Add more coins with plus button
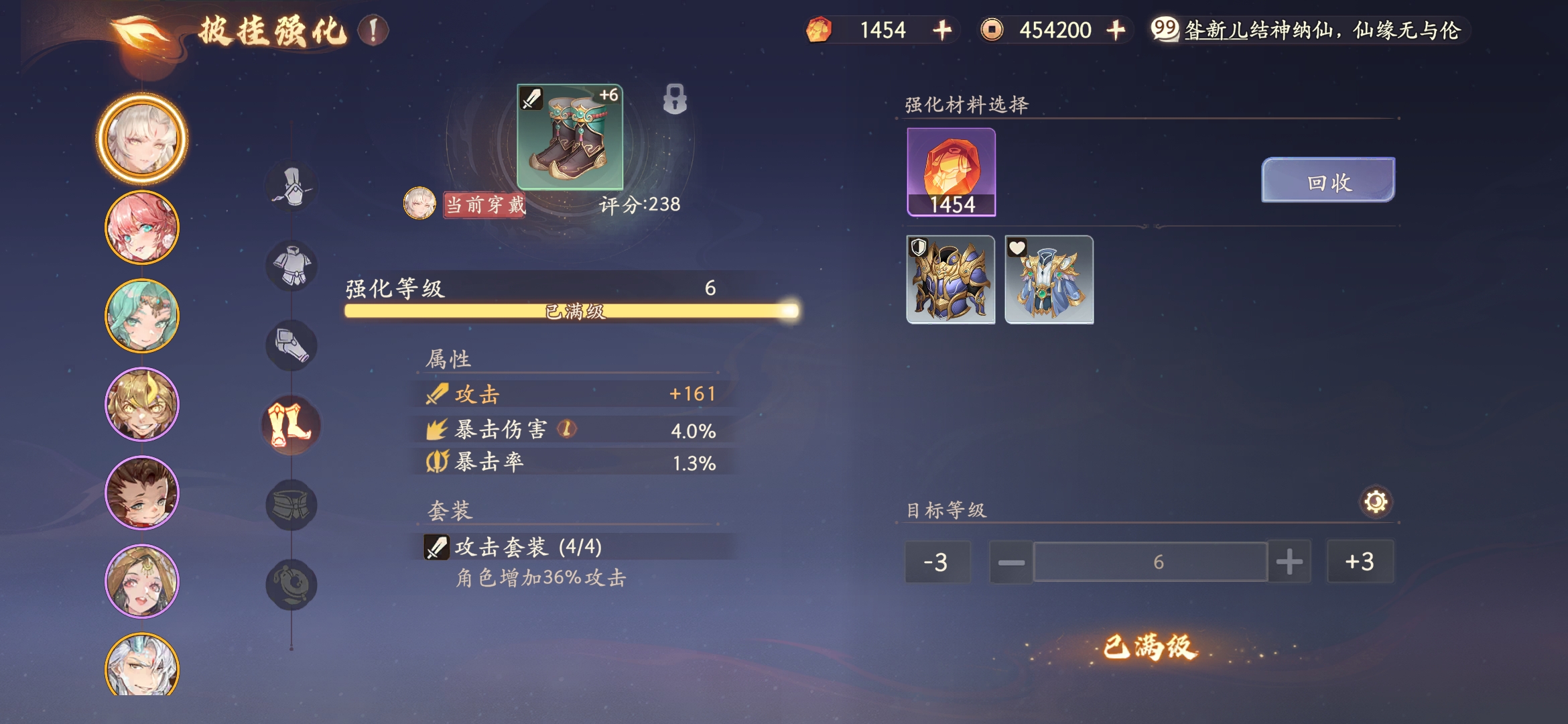Screen dimensions: 1568x724 click(x=1116, y=30)
